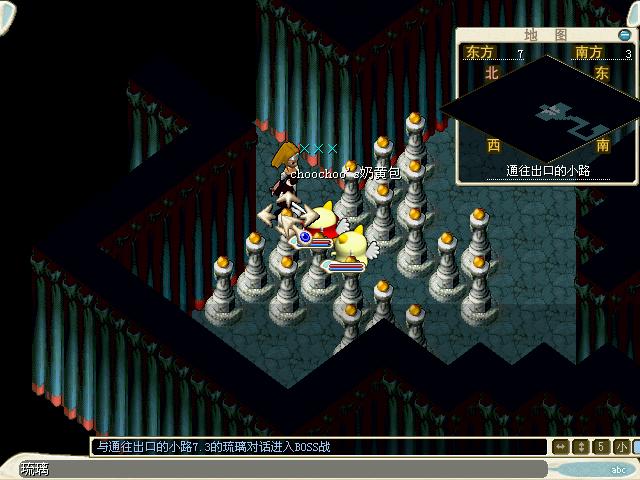Minimize the 地图 map panel
The height and width of the screenshot is (480, 640).
tap(624, 35)
